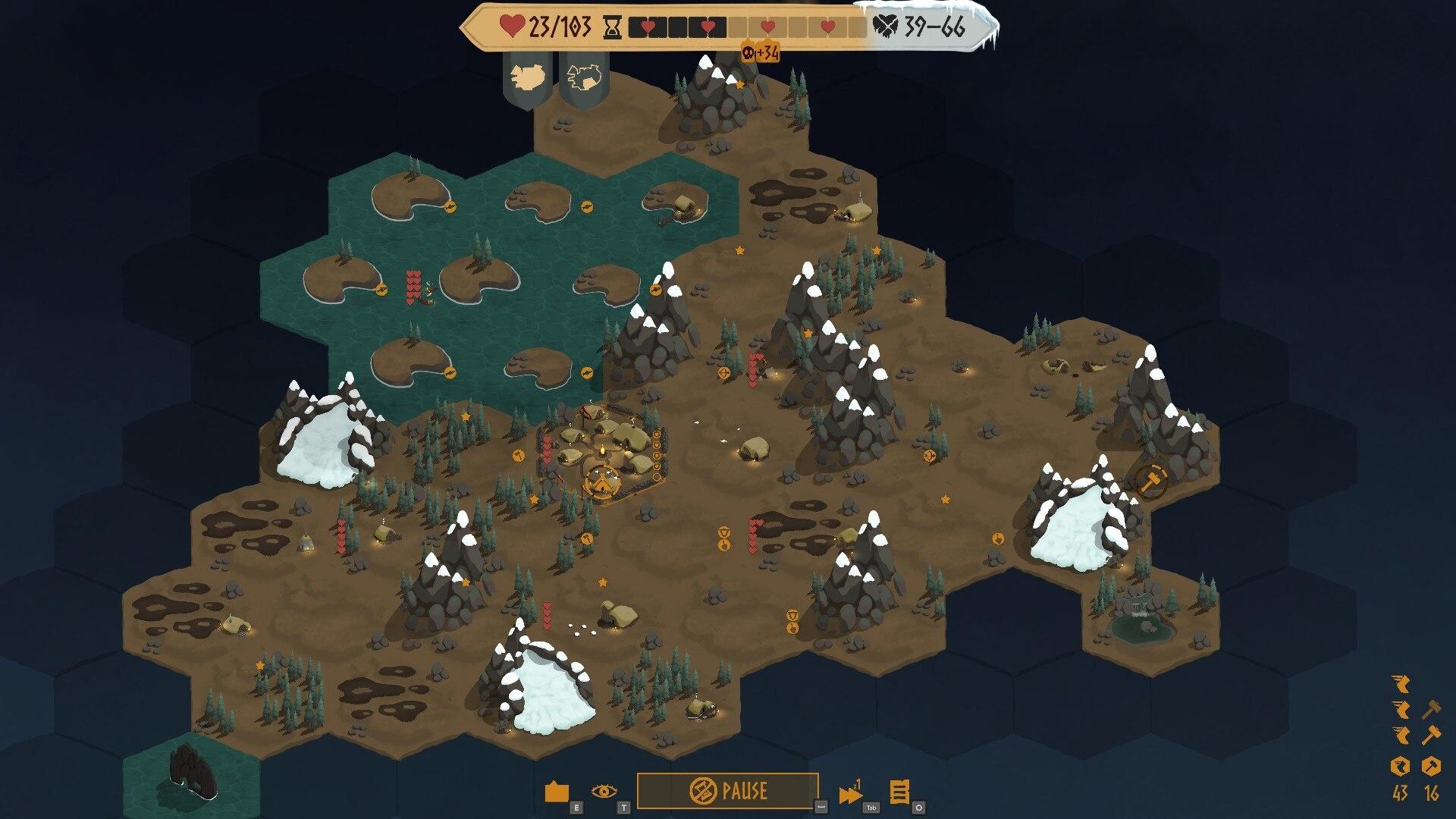Click the hexagonal winged boot icon
The width and height of the screenshot is (1456, 819).
pyautogui.click(x=1400, y=767)
